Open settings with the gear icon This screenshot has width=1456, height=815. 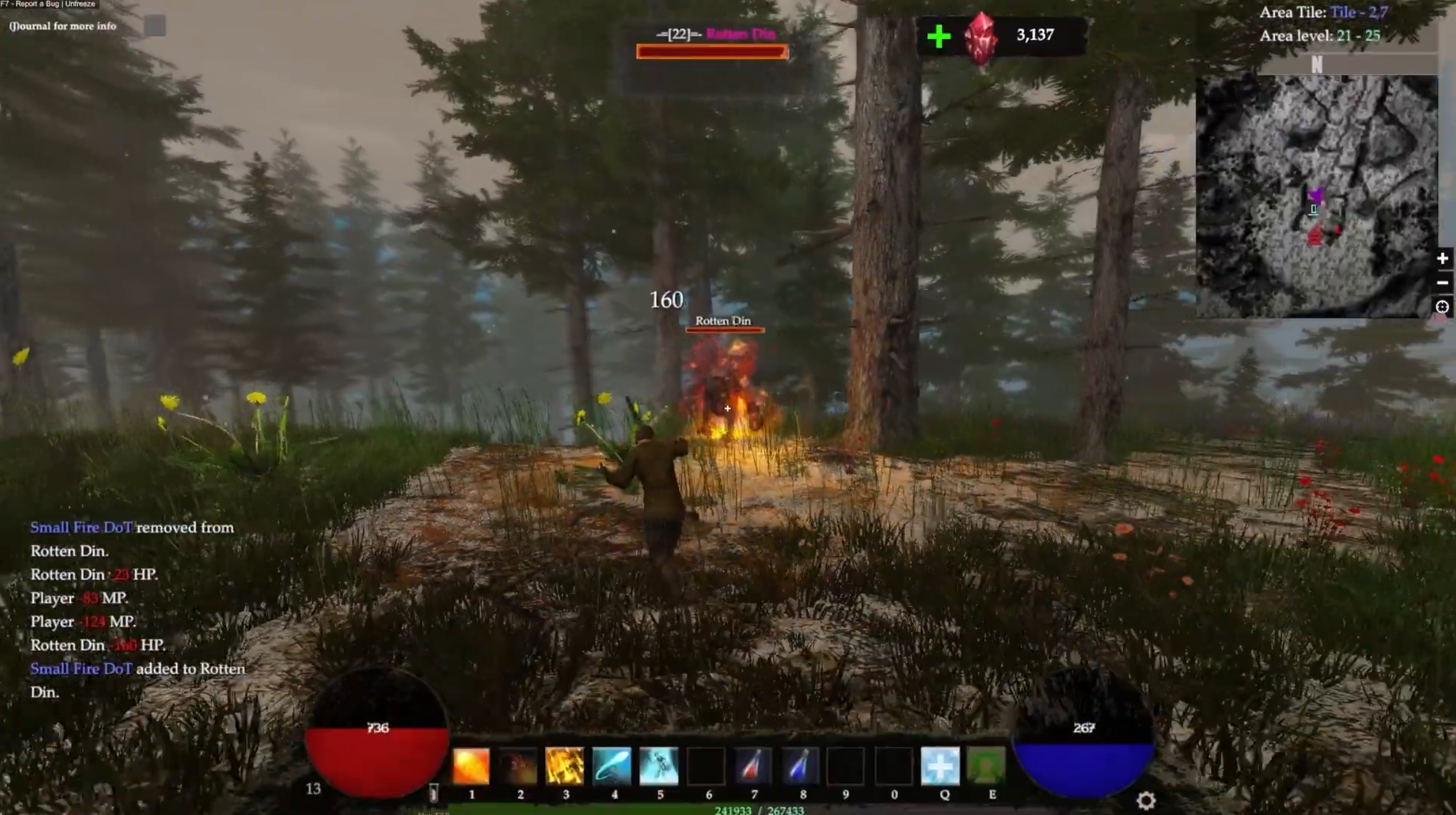pos(1146,801)
